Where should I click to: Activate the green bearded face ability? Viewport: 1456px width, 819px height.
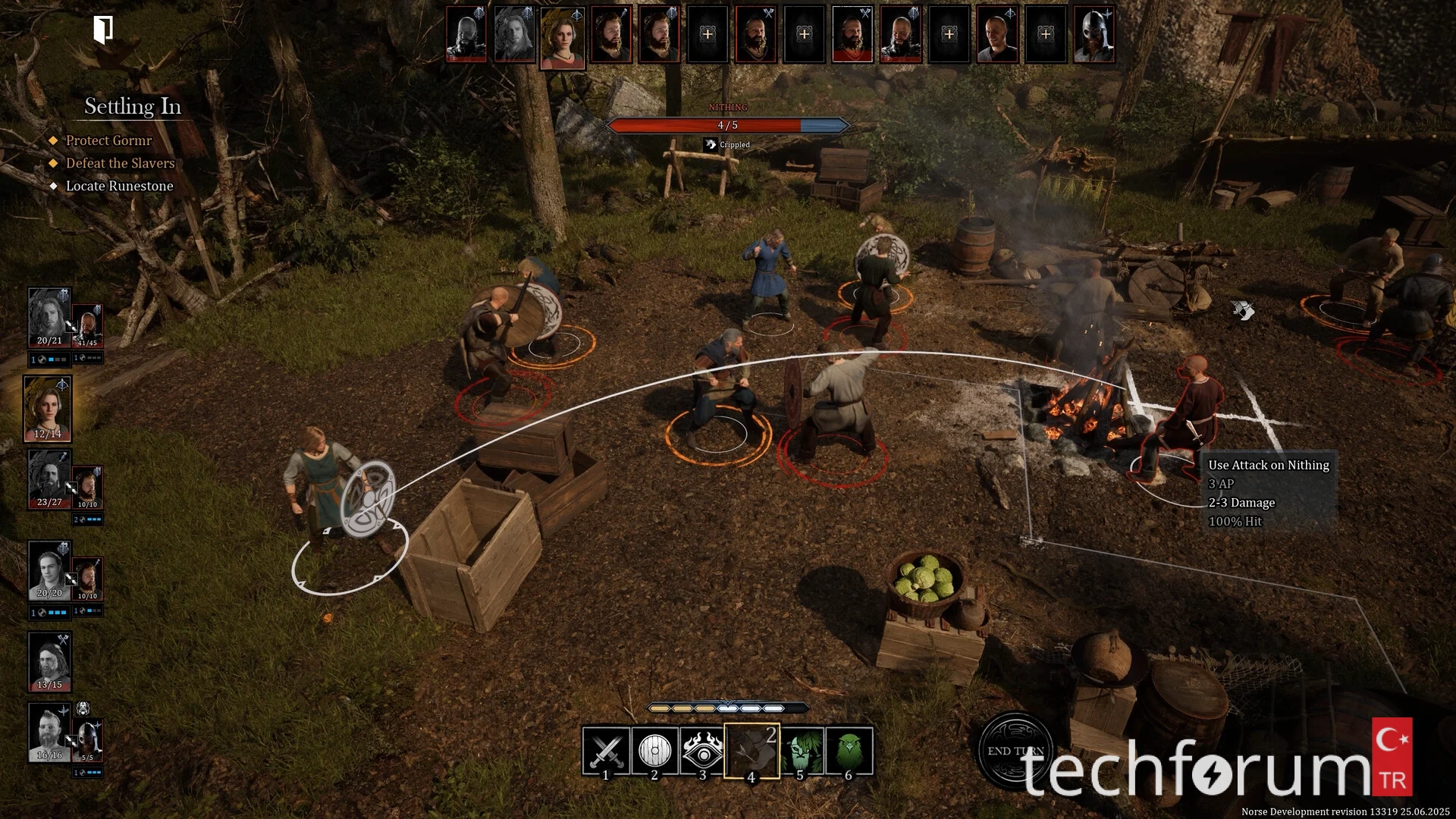[801, 751]
